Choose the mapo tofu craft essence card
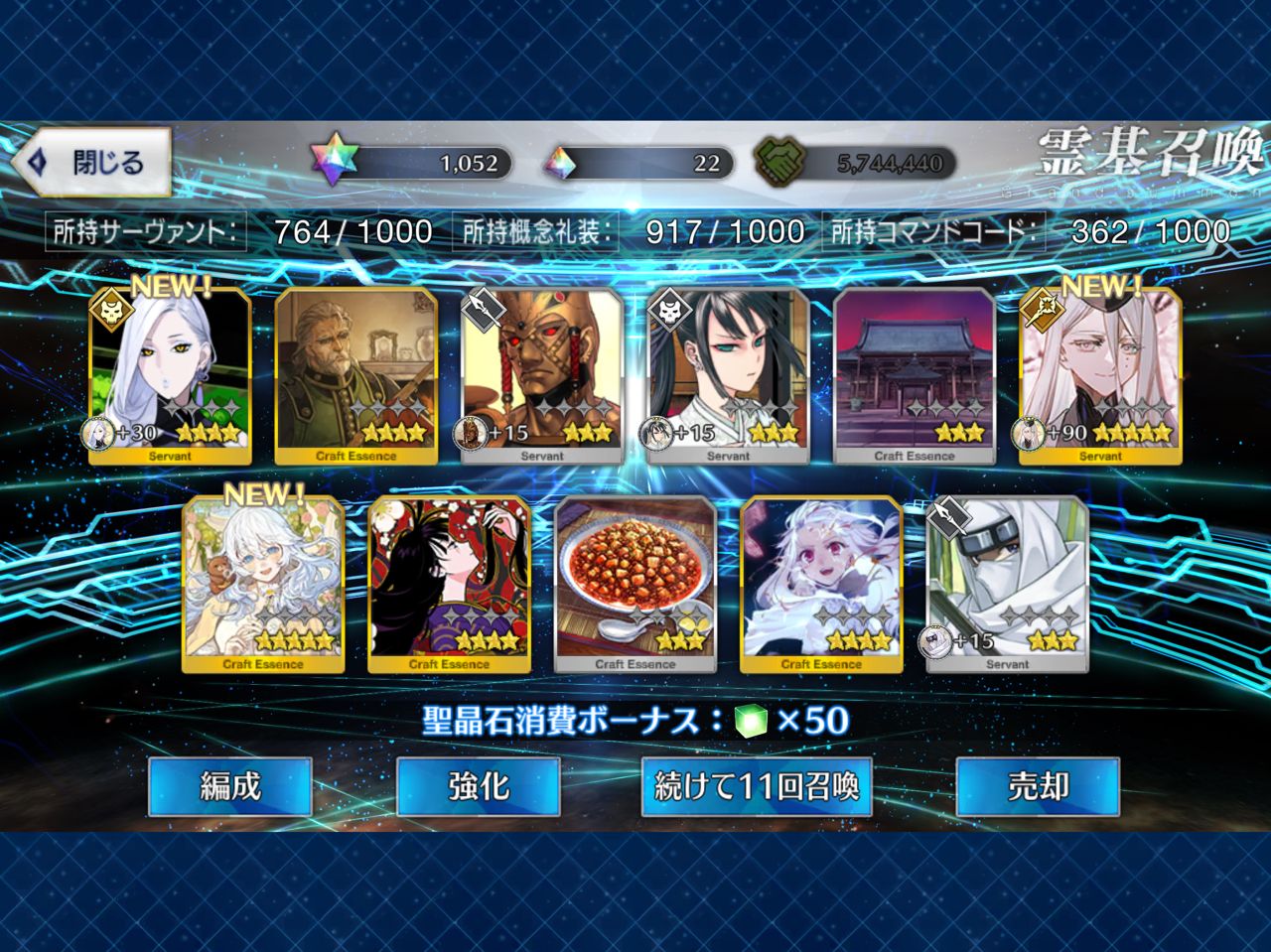 (635, 586)
